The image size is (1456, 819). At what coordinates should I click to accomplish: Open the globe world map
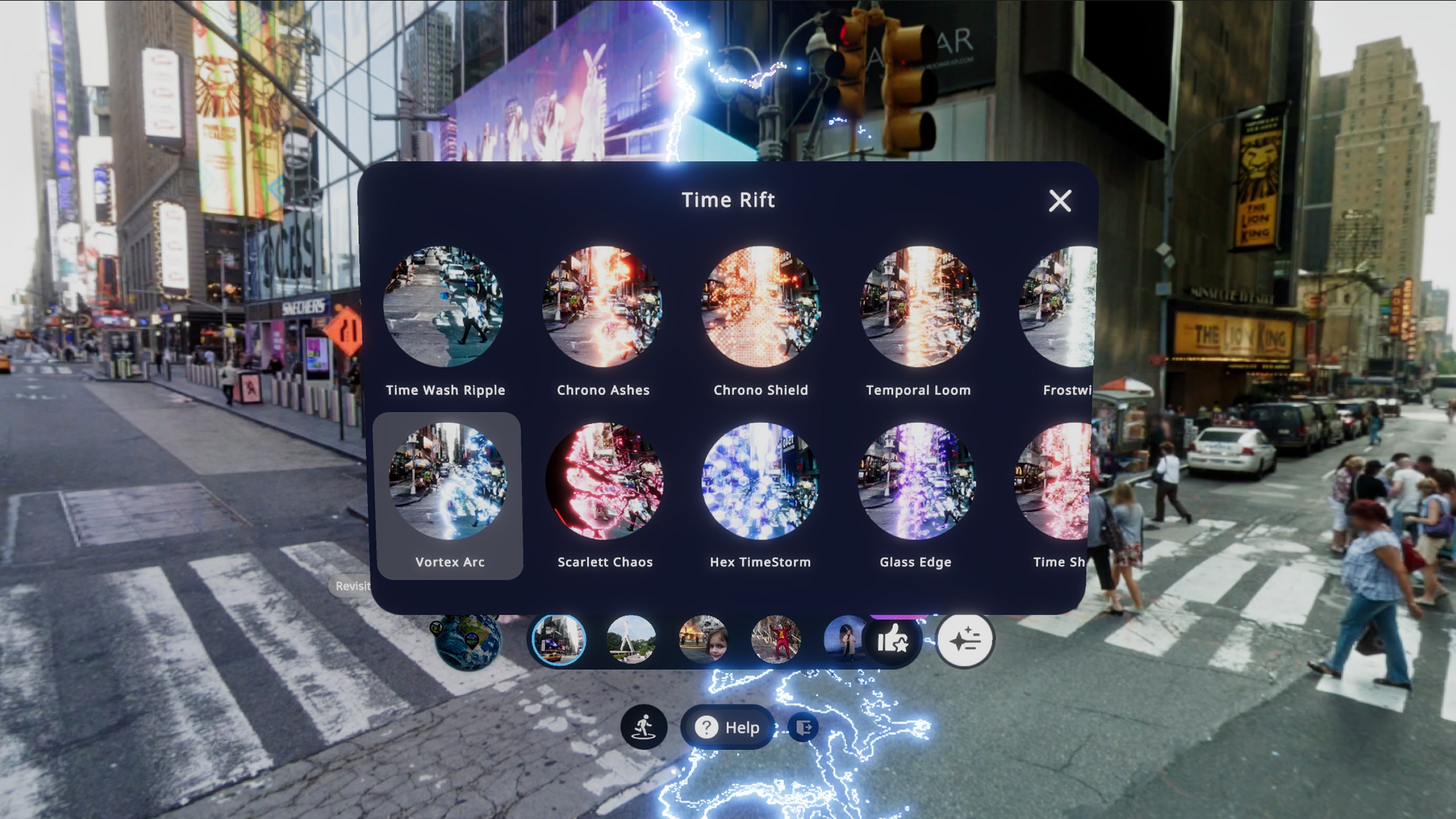coord(468,640)
